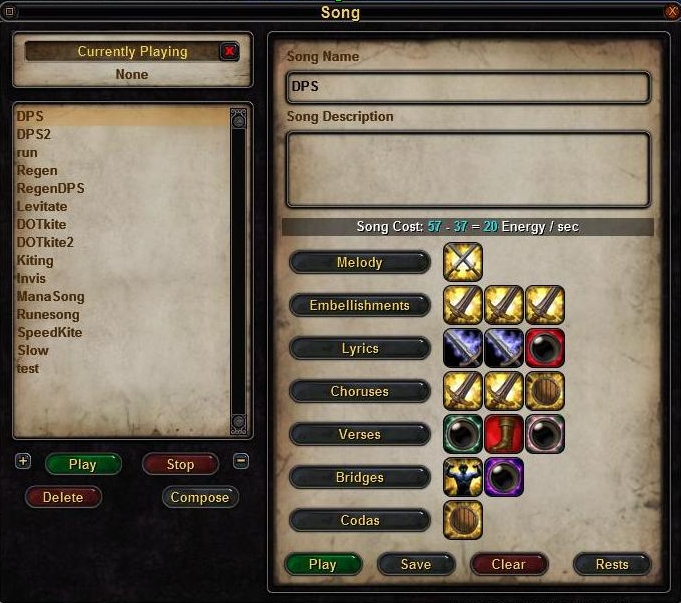Select the Verses category button

coord(360,434)
